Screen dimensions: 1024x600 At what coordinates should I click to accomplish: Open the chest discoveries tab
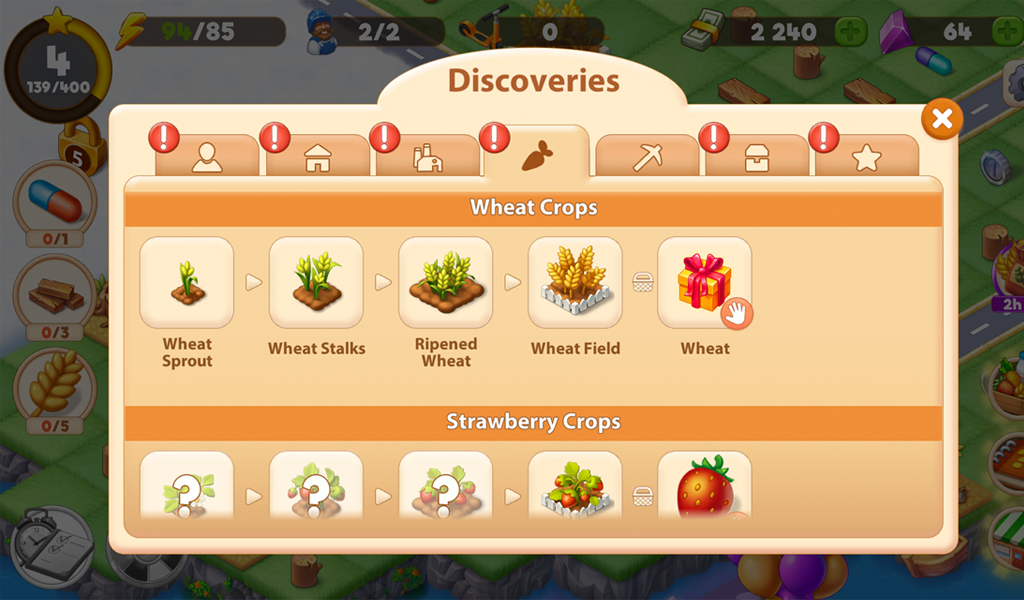point(757,157)
